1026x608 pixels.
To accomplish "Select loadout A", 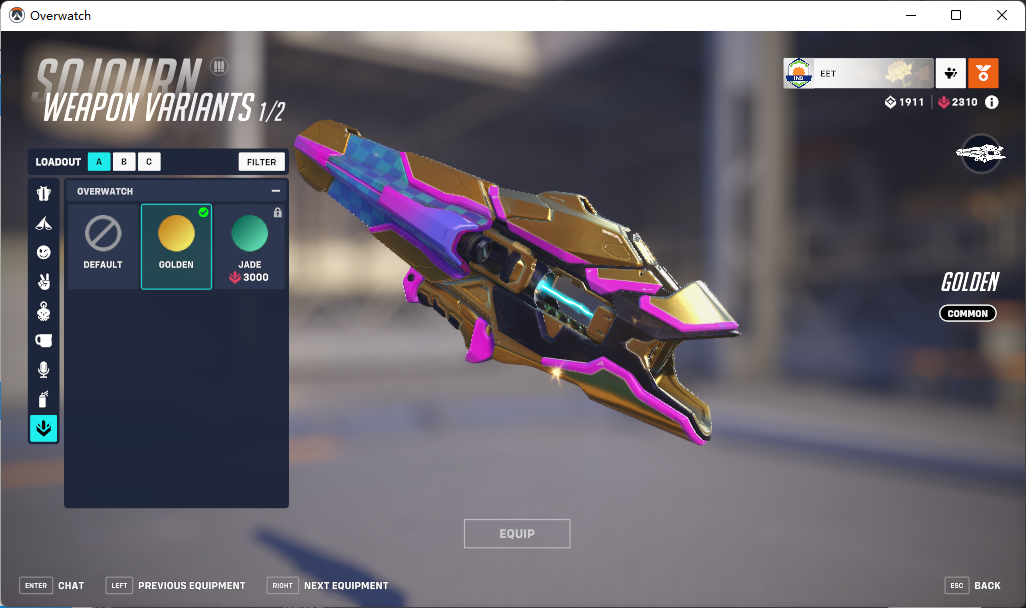I will (x=99, y=162).
